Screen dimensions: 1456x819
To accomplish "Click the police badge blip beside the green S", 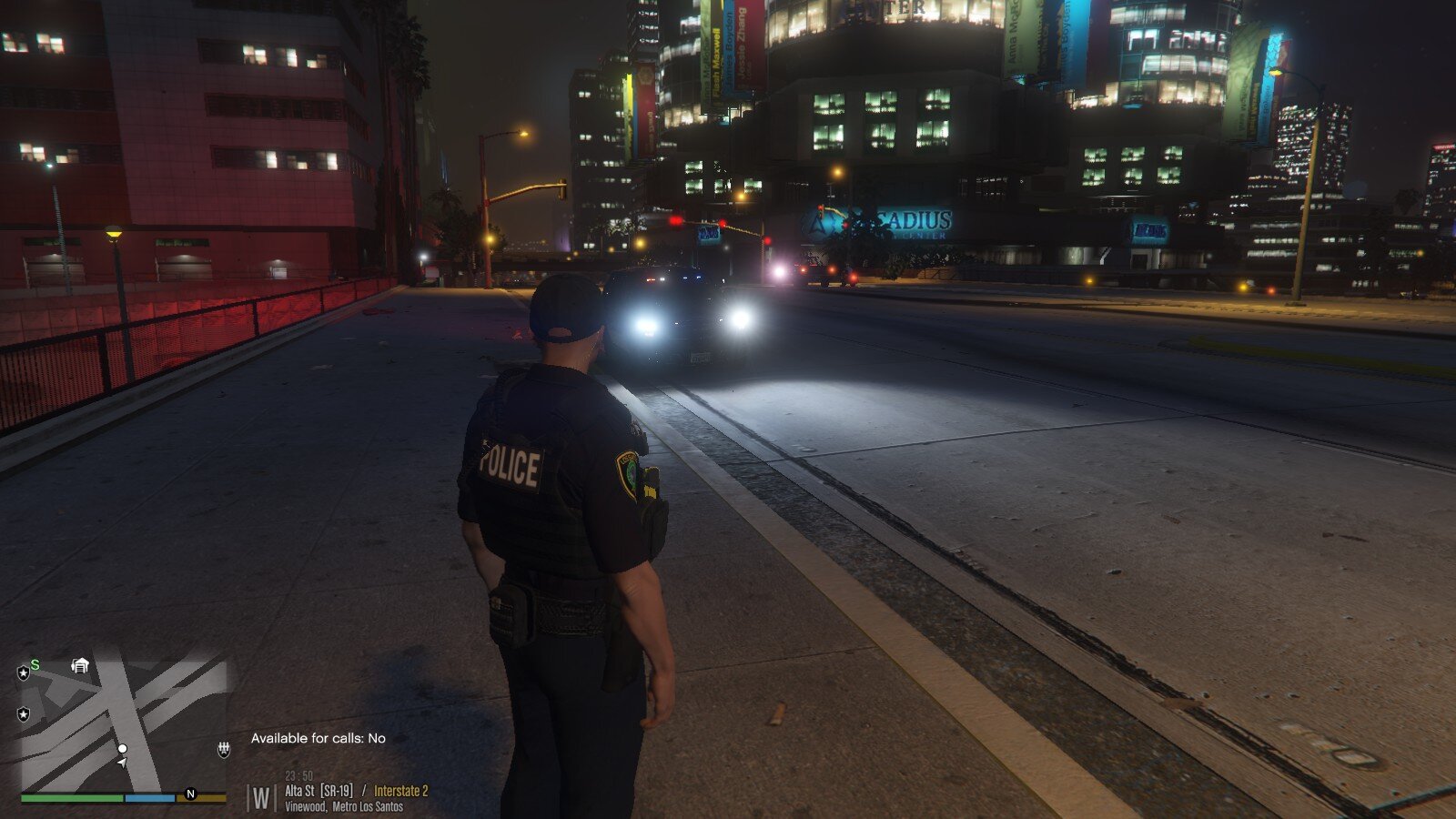I will point(24,672).
